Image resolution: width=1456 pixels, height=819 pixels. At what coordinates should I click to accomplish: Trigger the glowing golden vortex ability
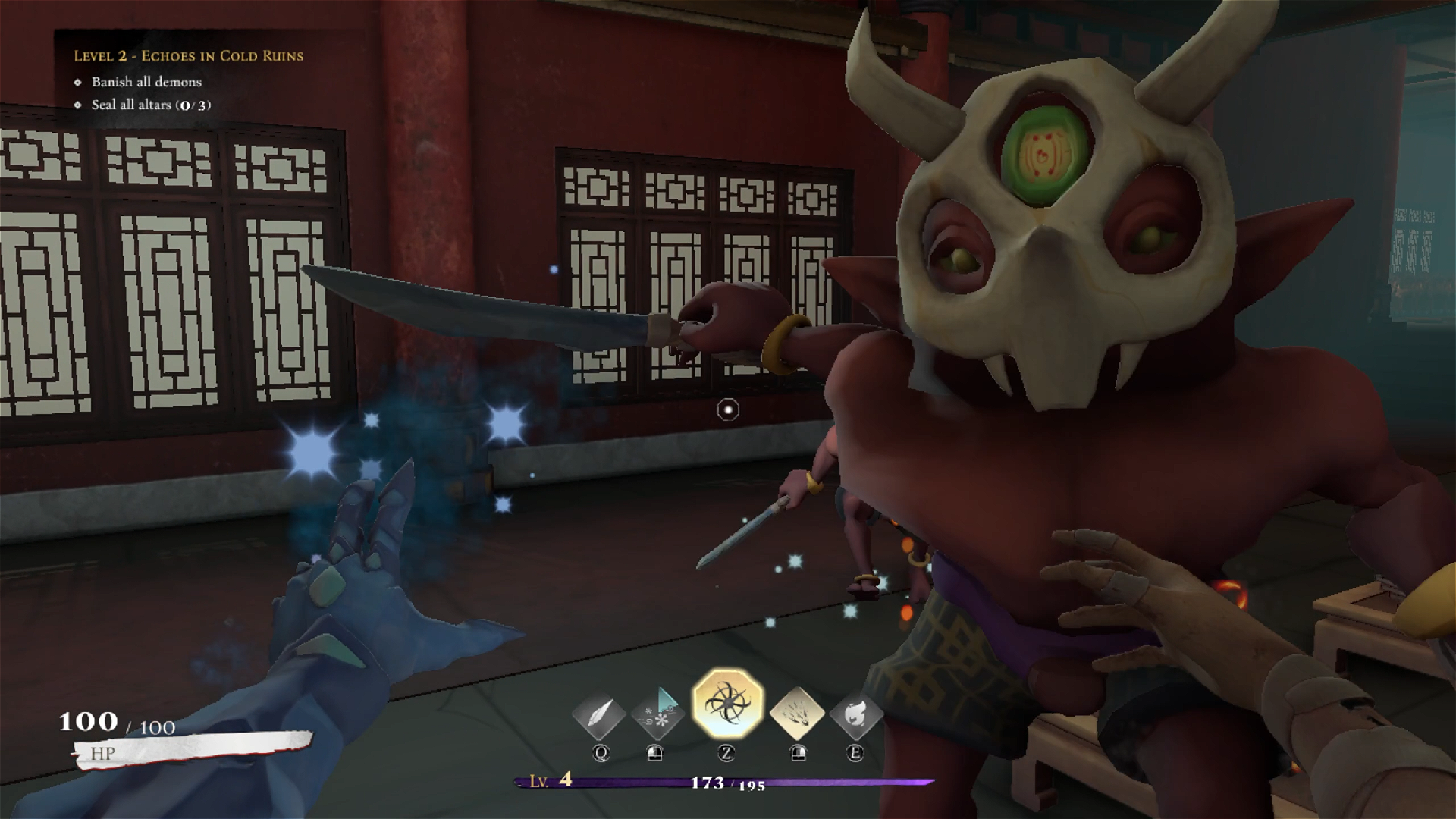click(727, 704)
